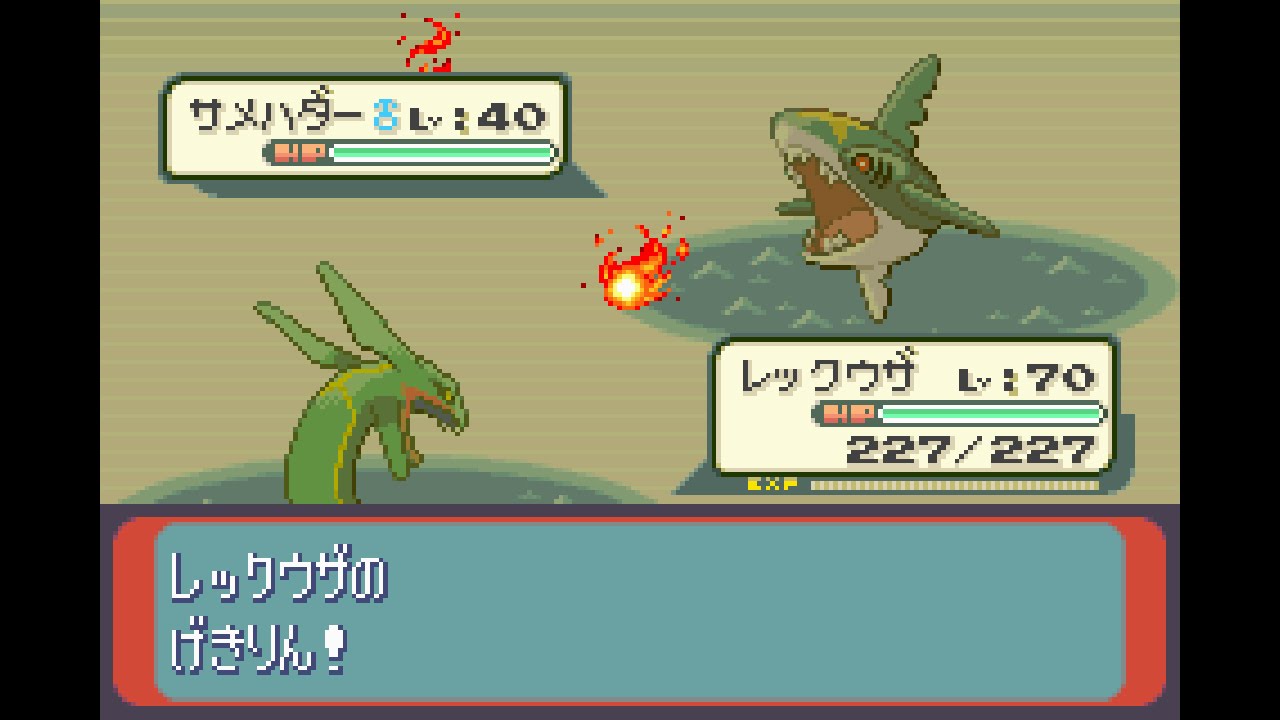Image resolution: width=1280 pixels, height=720 pixels.
Task: Click the yellow EXP label under Rayquaza's box
Action: (x=770, y=483)
